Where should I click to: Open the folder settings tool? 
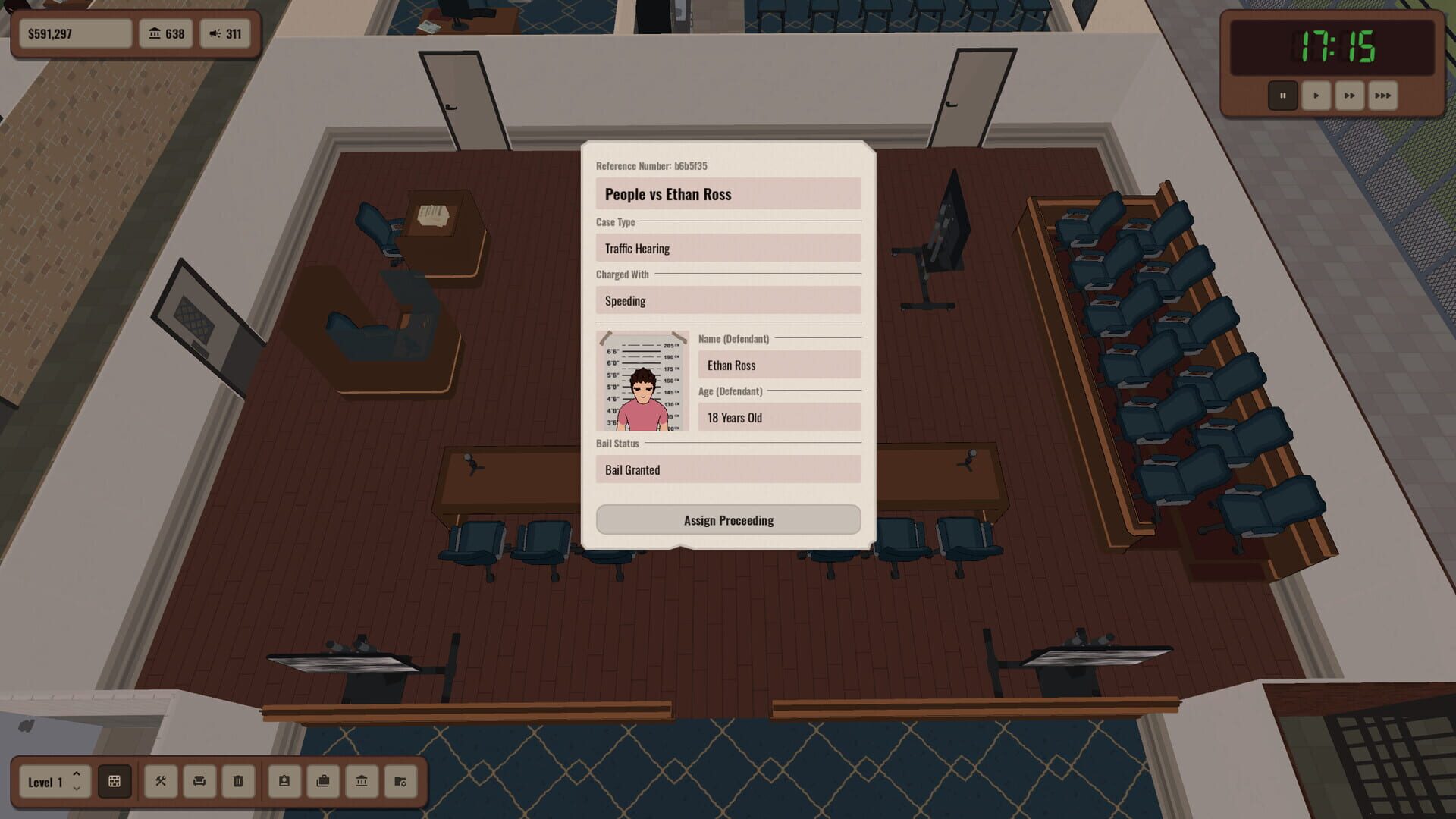click(402, 782)
